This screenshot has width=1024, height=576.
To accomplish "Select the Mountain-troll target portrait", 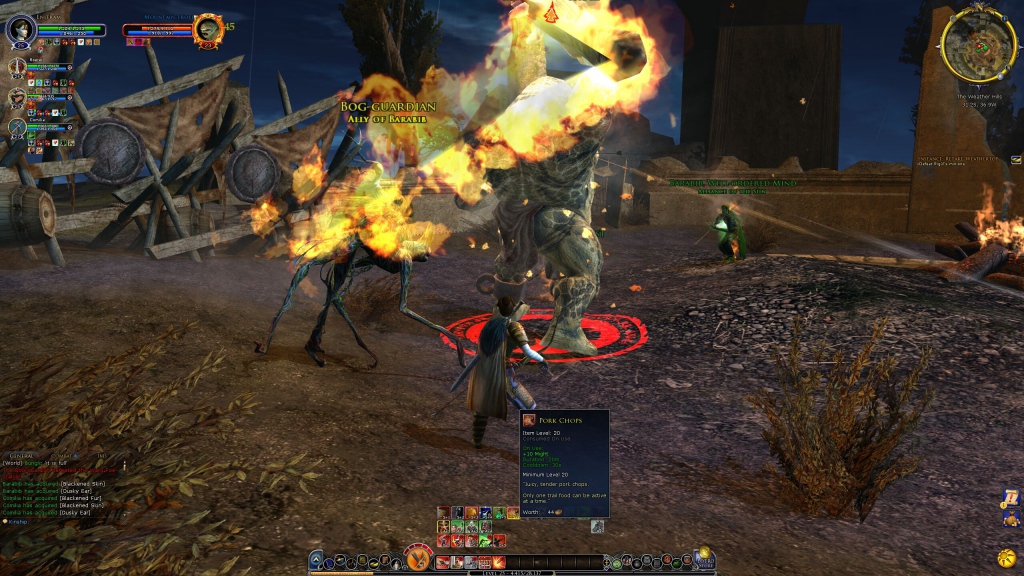I will click(x=208, y=29).
